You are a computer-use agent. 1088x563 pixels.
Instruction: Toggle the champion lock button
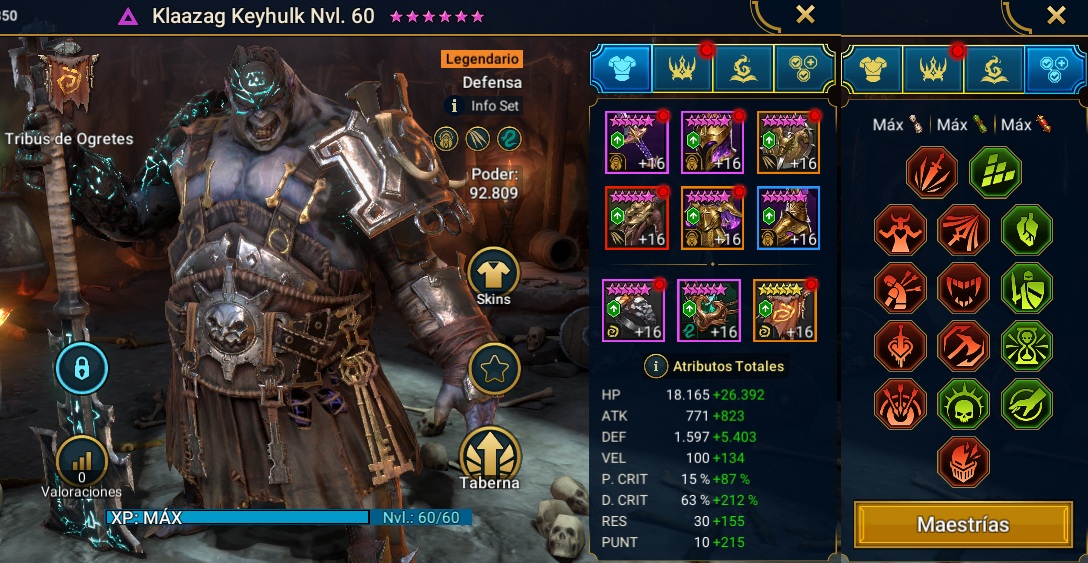coord(81,369)
